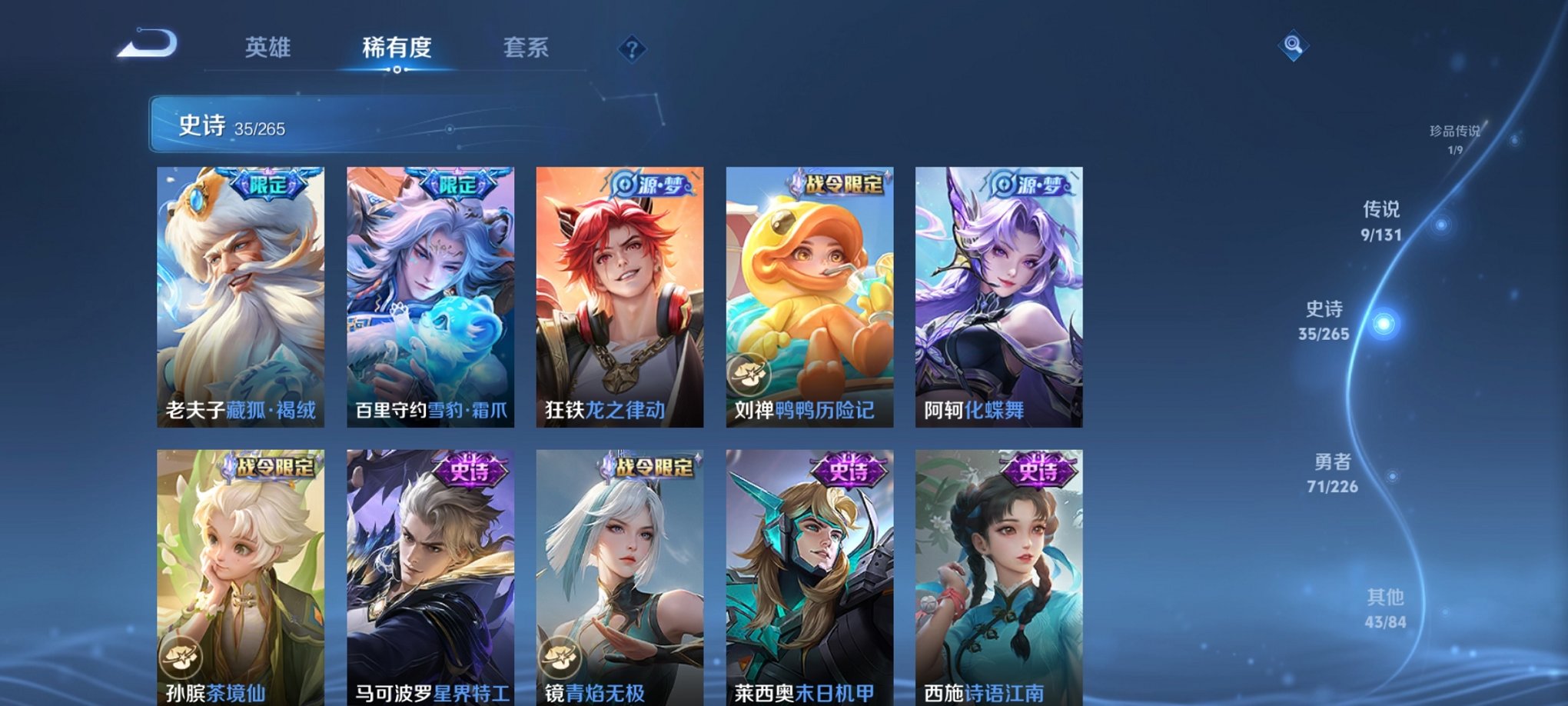
Task: Select the 稀有度 tab
Action: click(397, 48)
